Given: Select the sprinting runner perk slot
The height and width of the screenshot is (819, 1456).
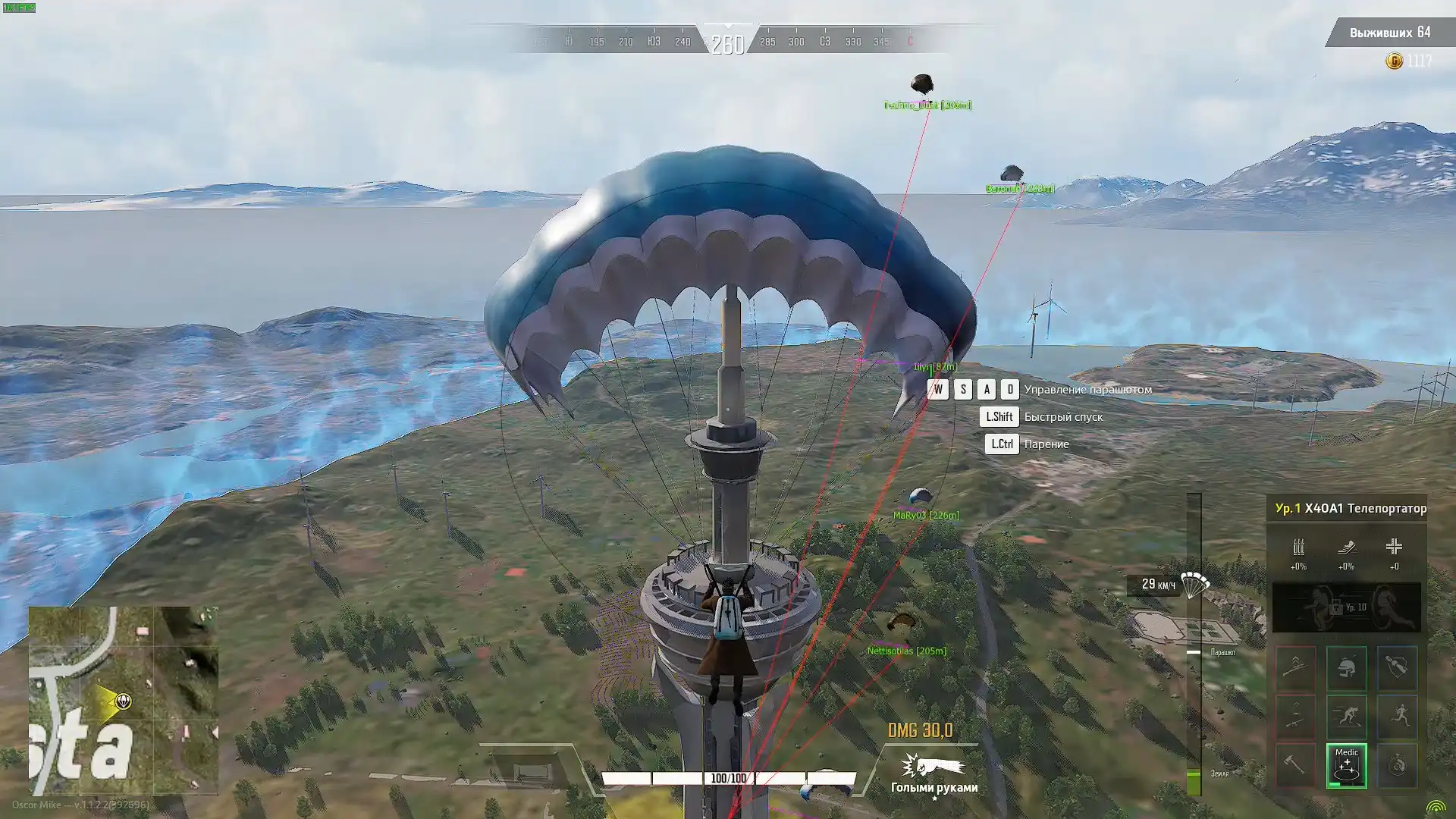Looking at the screenshot, I should click(1397, 717).
